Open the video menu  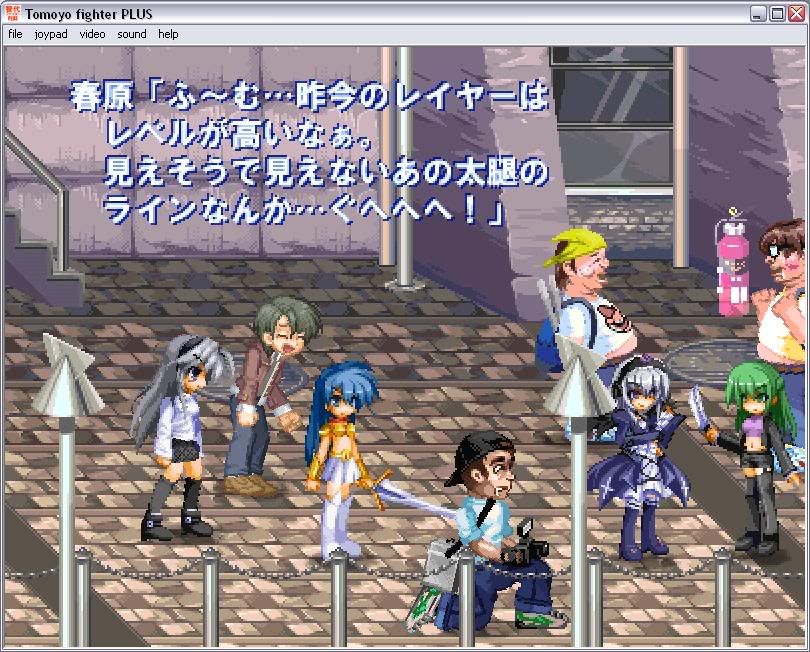92,34
